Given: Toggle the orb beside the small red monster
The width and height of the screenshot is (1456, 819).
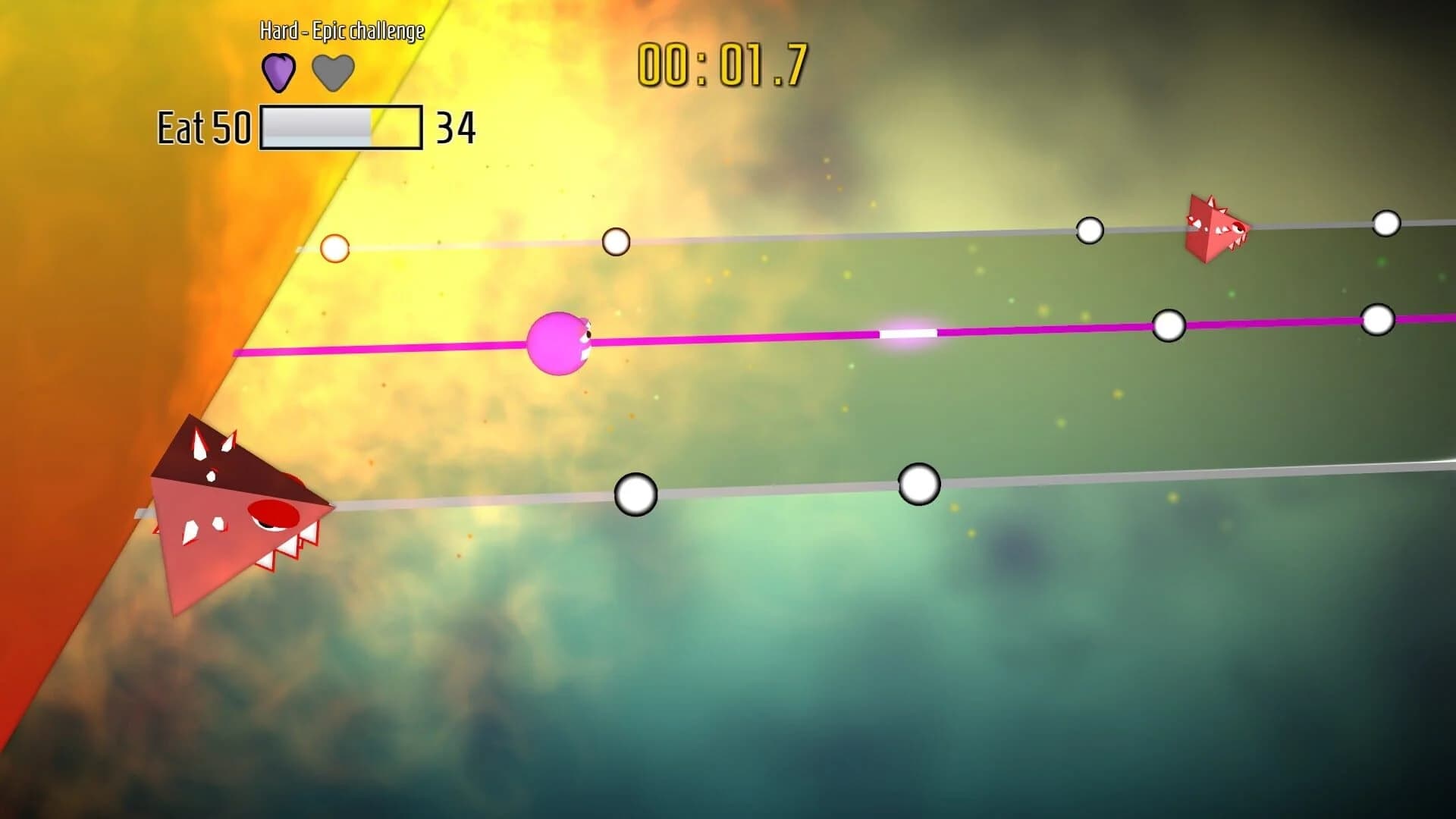Looking at the screenshot, I should [x=1090, y=230].
